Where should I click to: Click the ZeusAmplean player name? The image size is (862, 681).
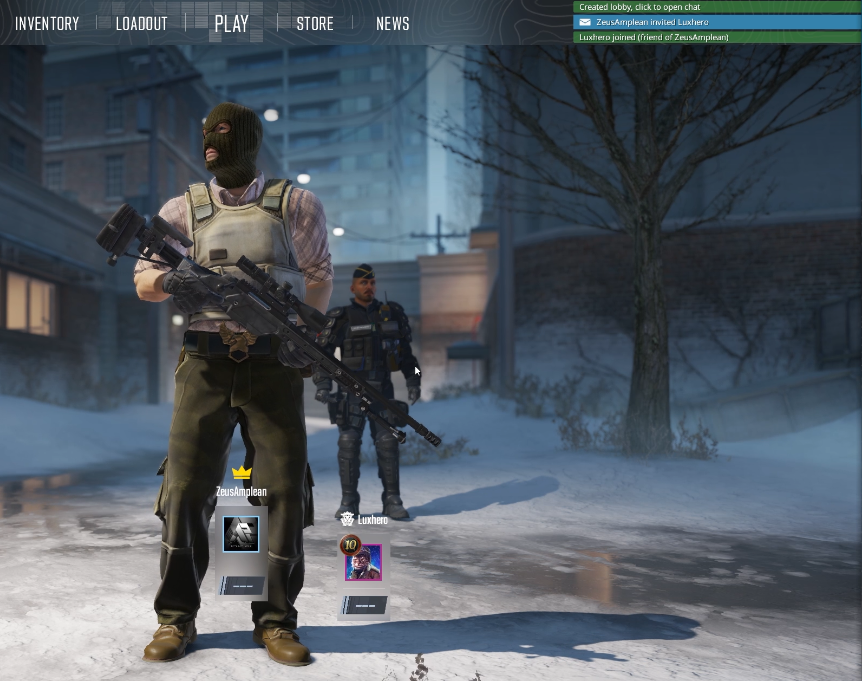[241, 492]
